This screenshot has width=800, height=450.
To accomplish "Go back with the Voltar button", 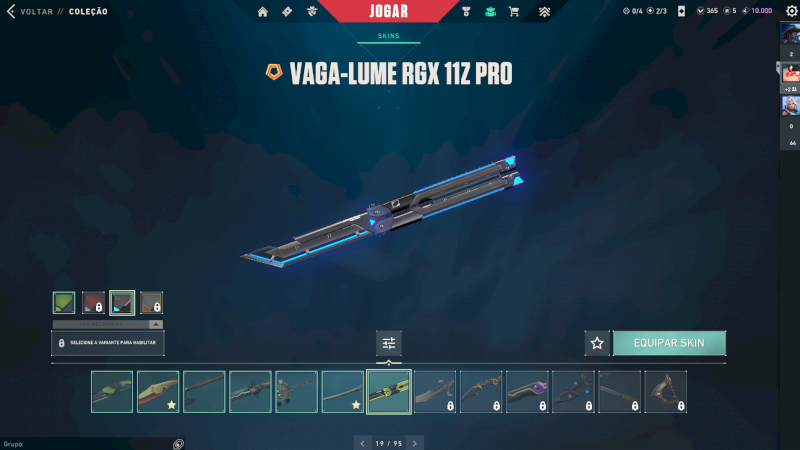I will tap(29, 12).
